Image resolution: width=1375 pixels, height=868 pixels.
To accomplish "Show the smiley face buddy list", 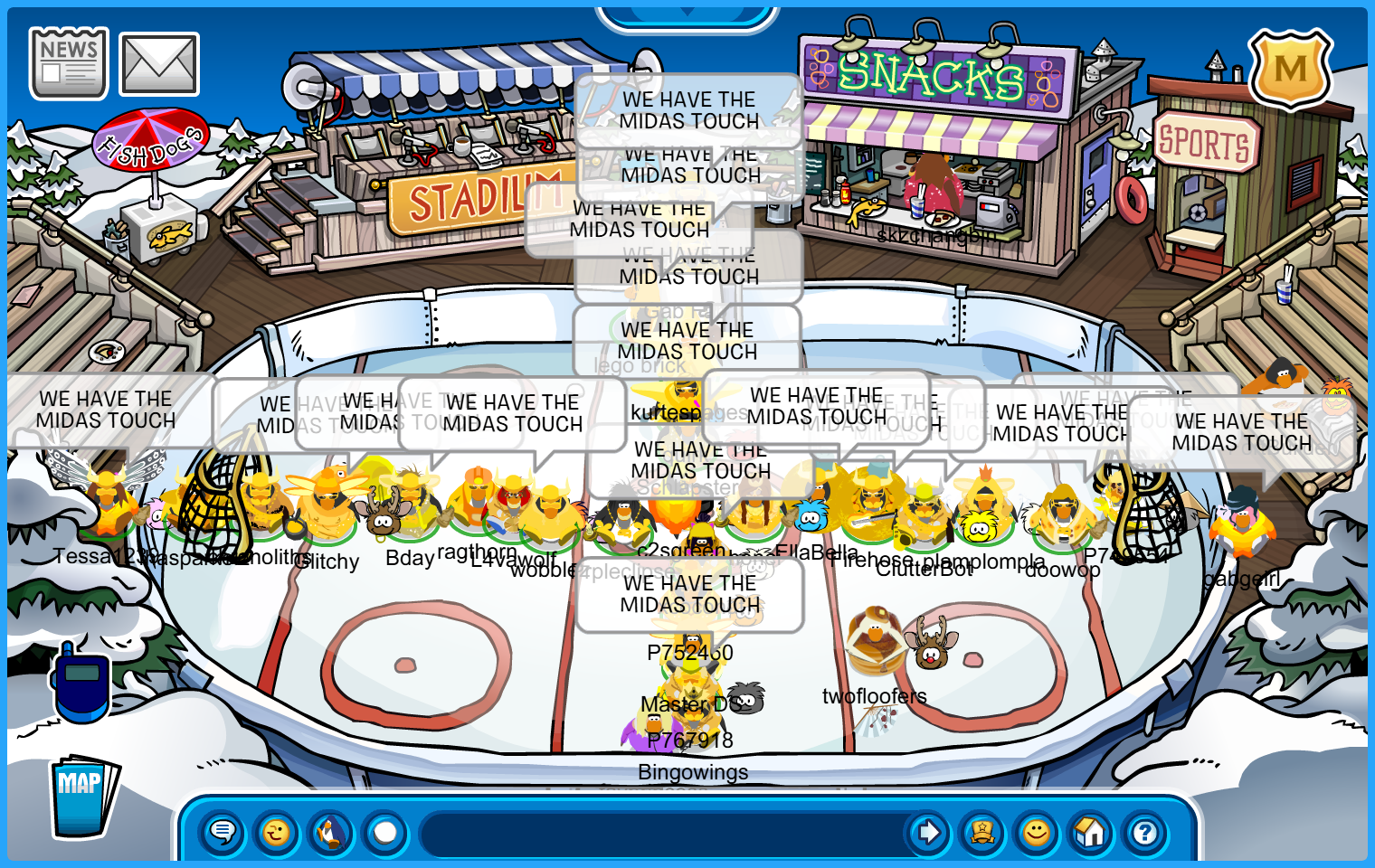I will tap(1037, 832).
